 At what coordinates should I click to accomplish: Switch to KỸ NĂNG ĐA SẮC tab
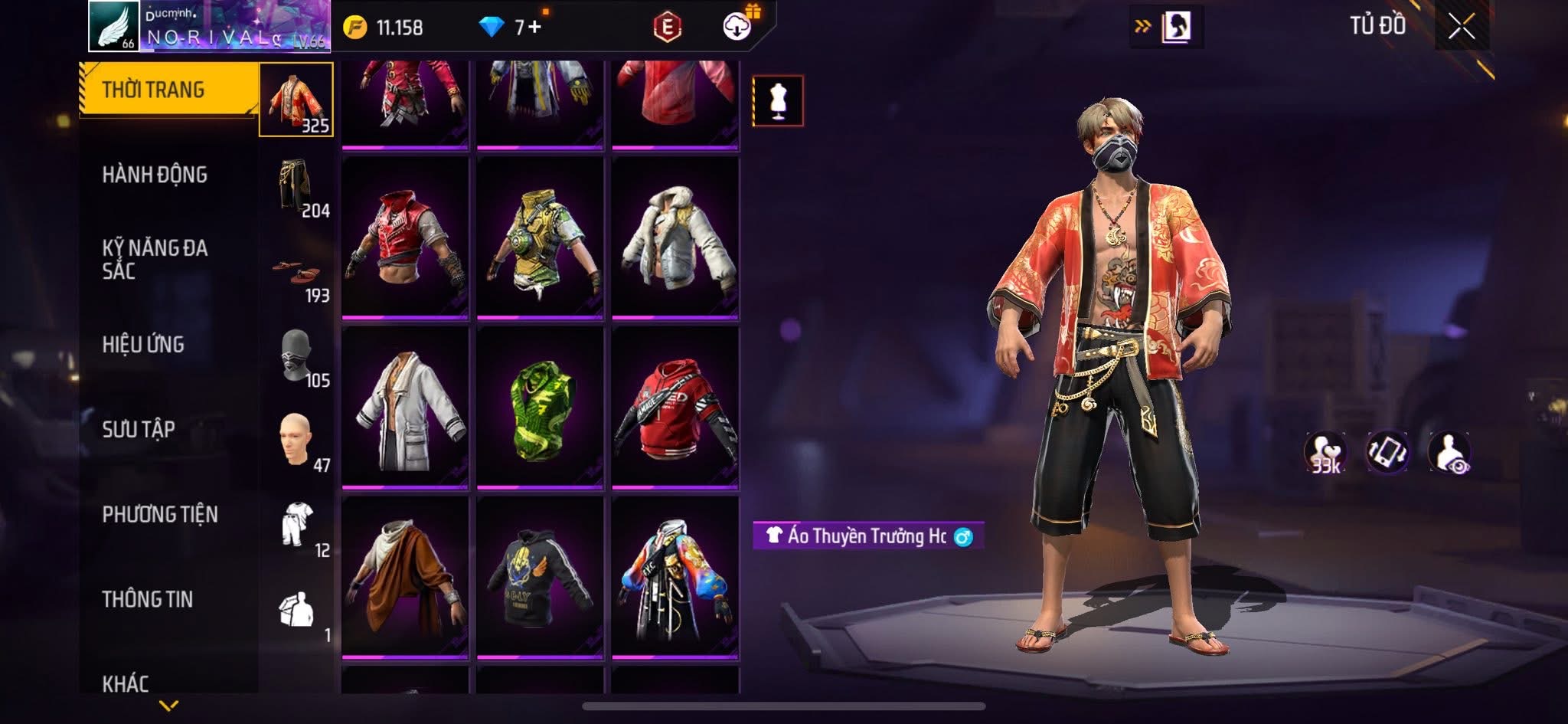coord(155,259)
